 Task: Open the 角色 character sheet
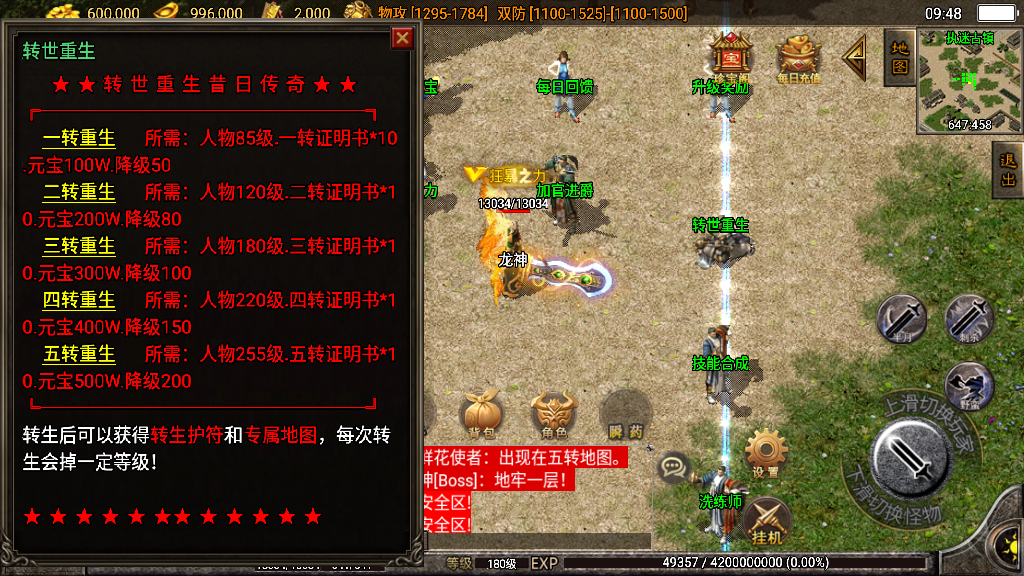point(553,414)
